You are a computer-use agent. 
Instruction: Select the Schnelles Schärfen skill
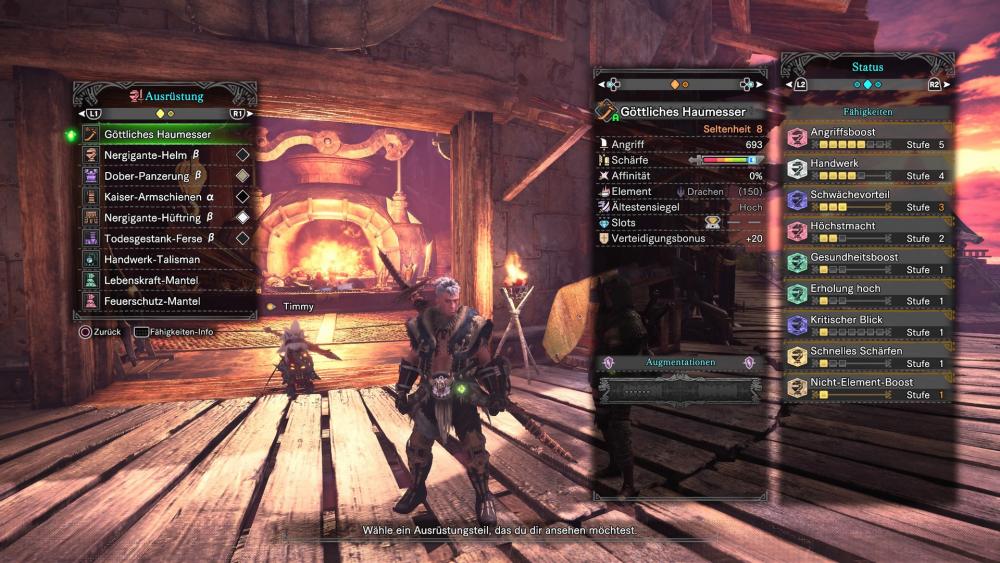(866, 357)
